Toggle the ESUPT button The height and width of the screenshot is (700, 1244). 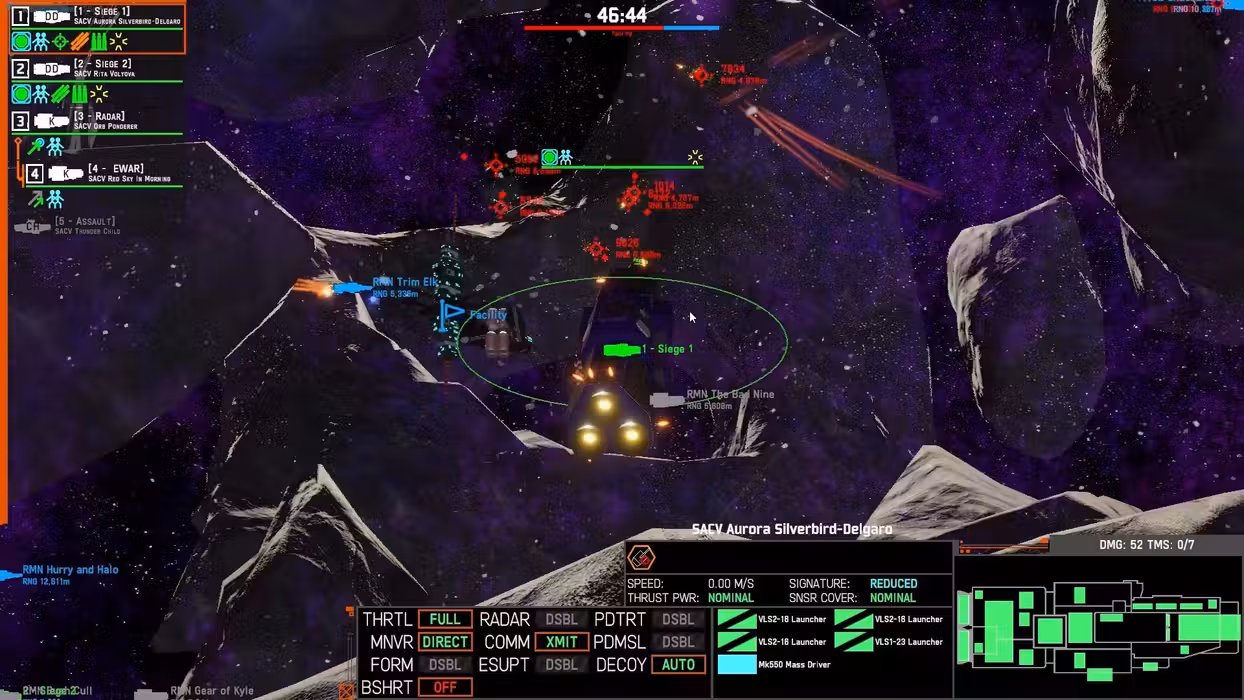tap(561, 665)
